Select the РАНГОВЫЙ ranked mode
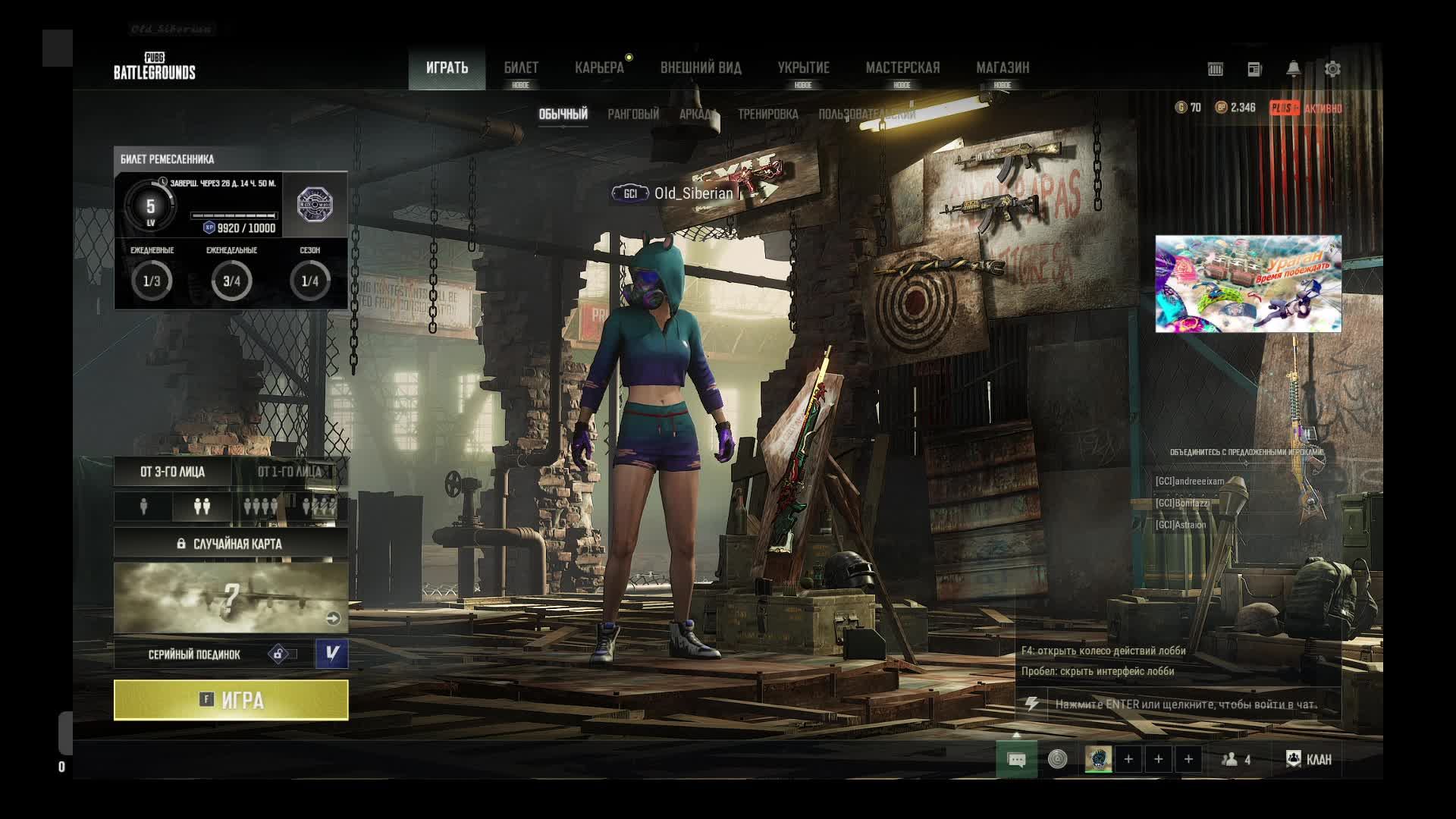This screenshot has width=1456, height=819. tap(633, 115)
